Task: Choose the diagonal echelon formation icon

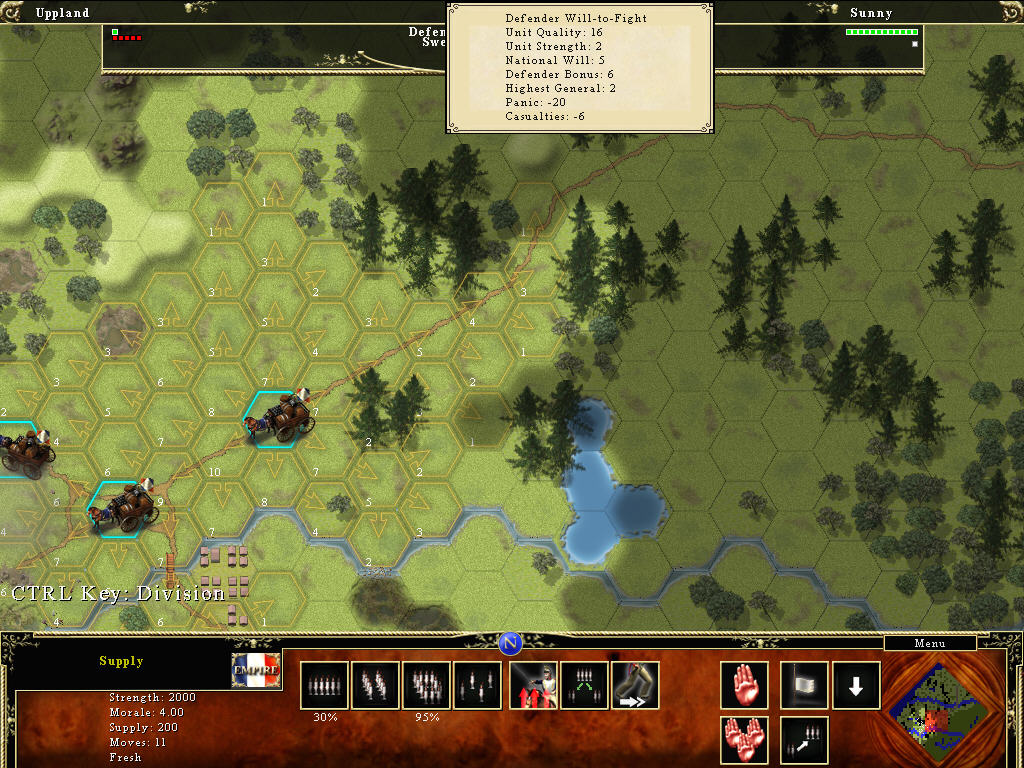Action: [x=375, y=685]
